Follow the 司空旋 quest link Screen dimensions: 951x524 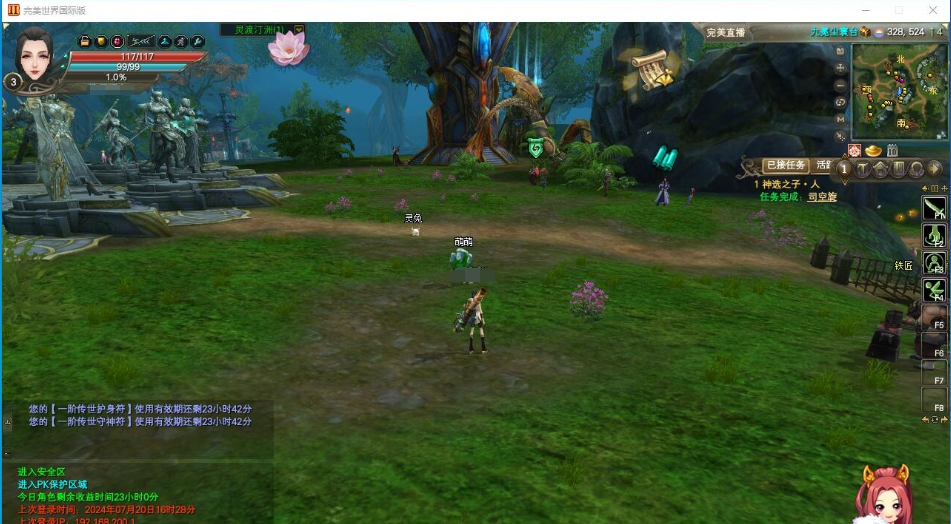pos(822,197)
